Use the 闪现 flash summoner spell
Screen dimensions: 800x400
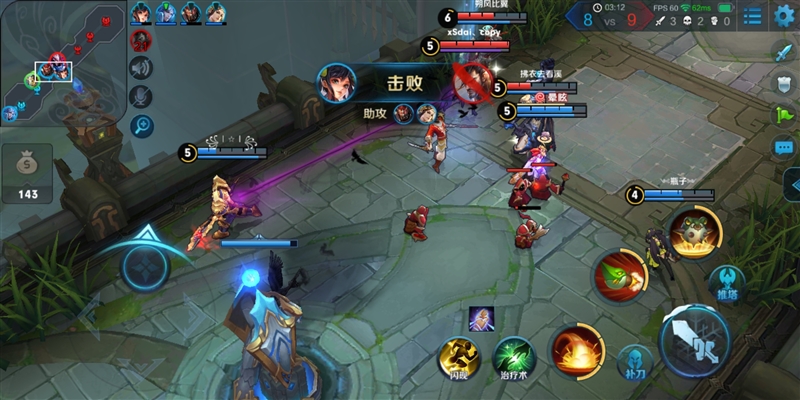[460, 357]
